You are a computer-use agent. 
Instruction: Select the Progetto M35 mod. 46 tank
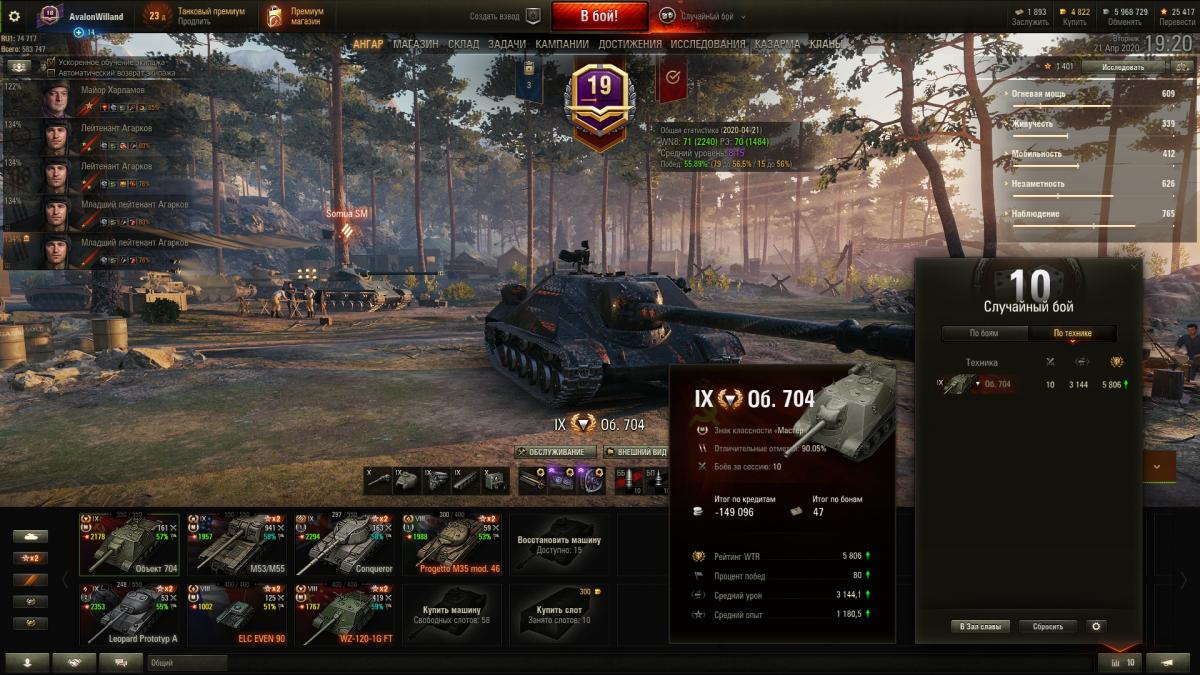[x=451, y=545]
